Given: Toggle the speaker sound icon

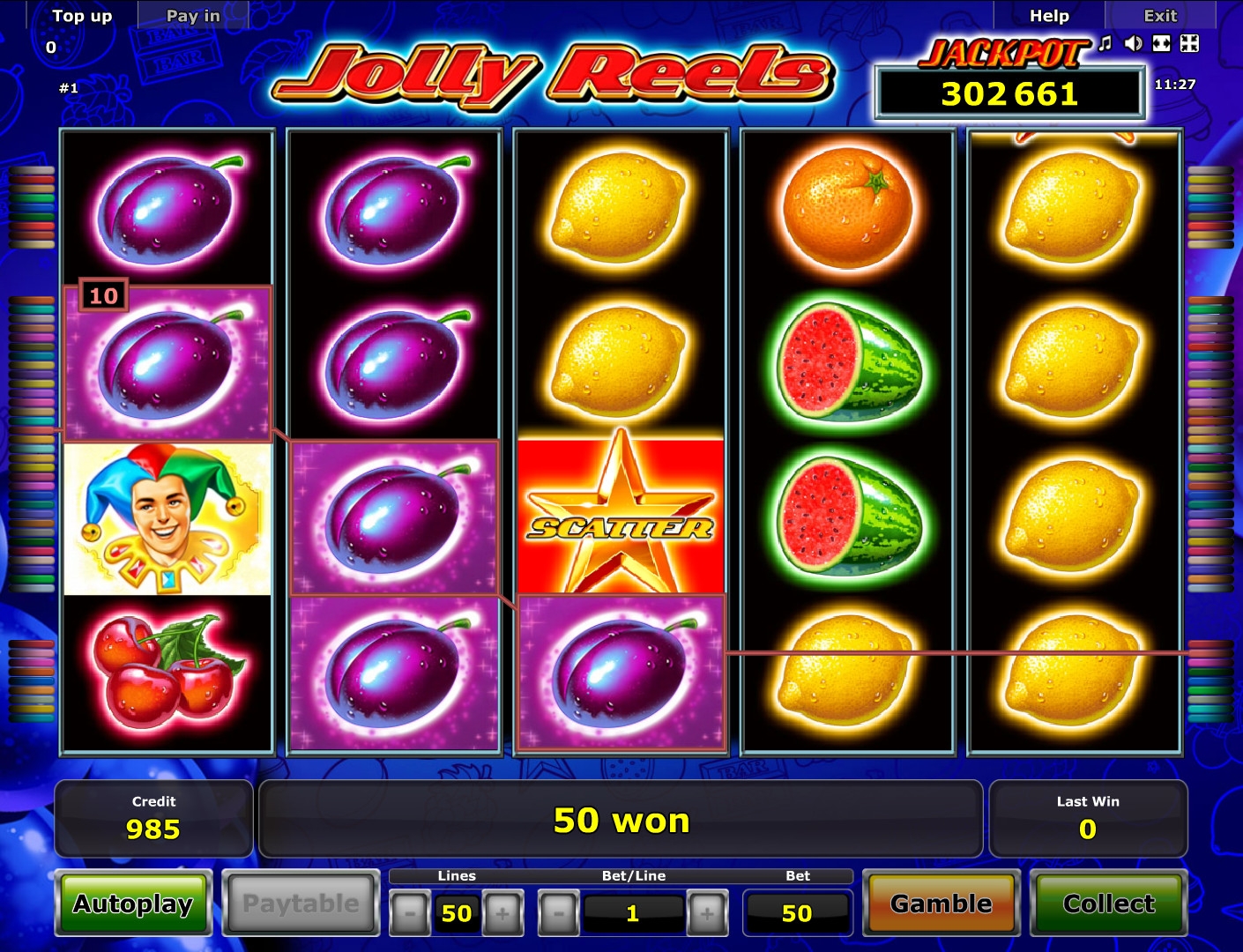Looking at the screenshot, I should [x=1134, y=43].
